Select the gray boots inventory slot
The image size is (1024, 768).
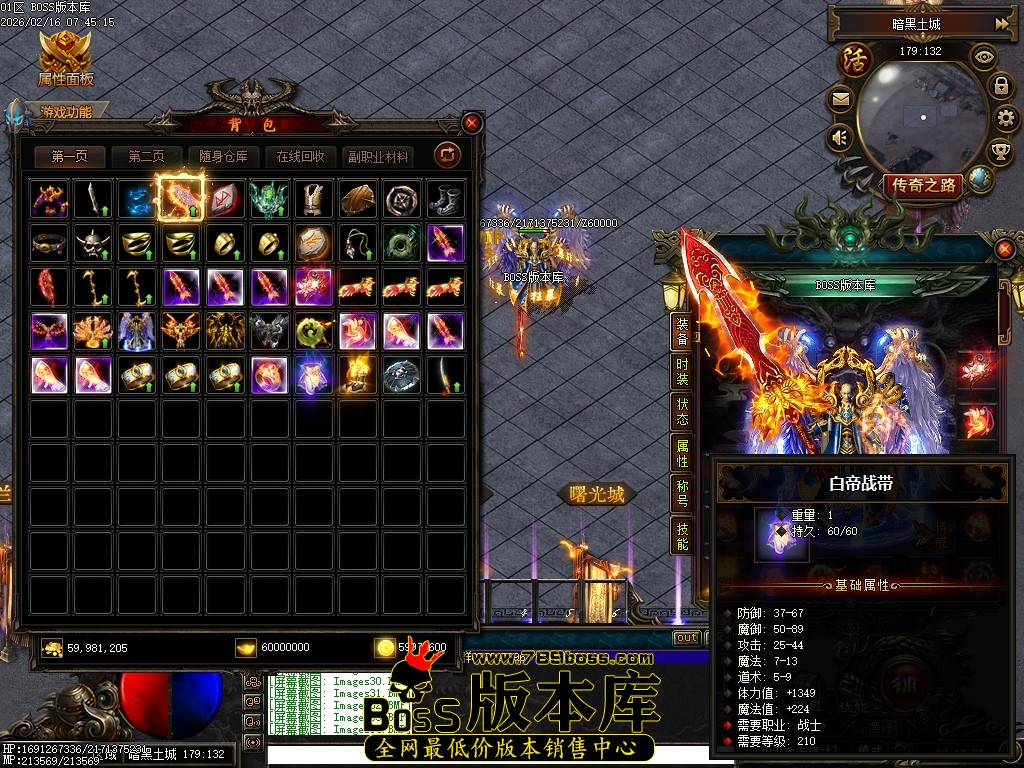[x=445, y=199]
